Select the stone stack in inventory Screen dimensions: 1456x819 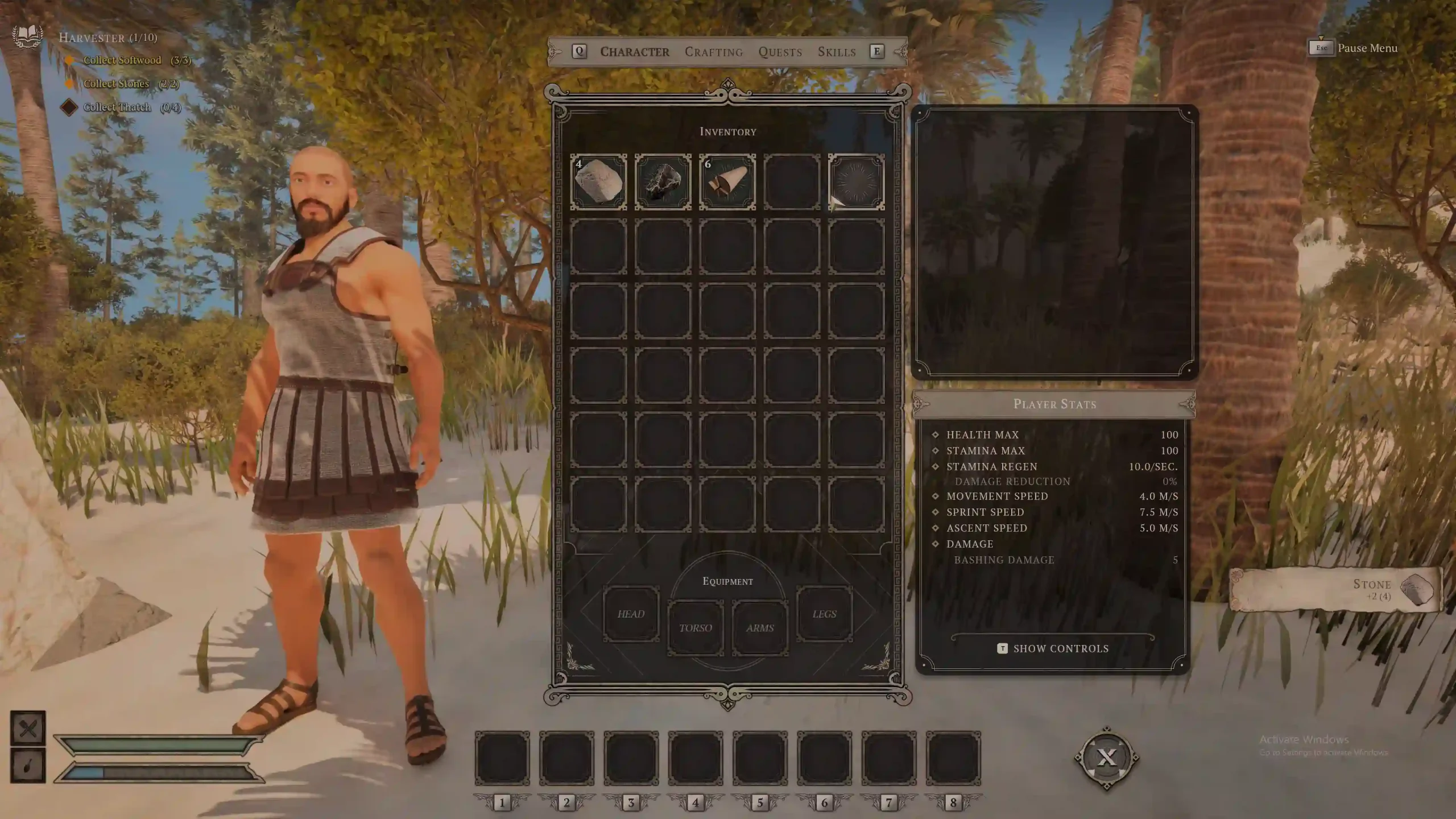(598, 182)
